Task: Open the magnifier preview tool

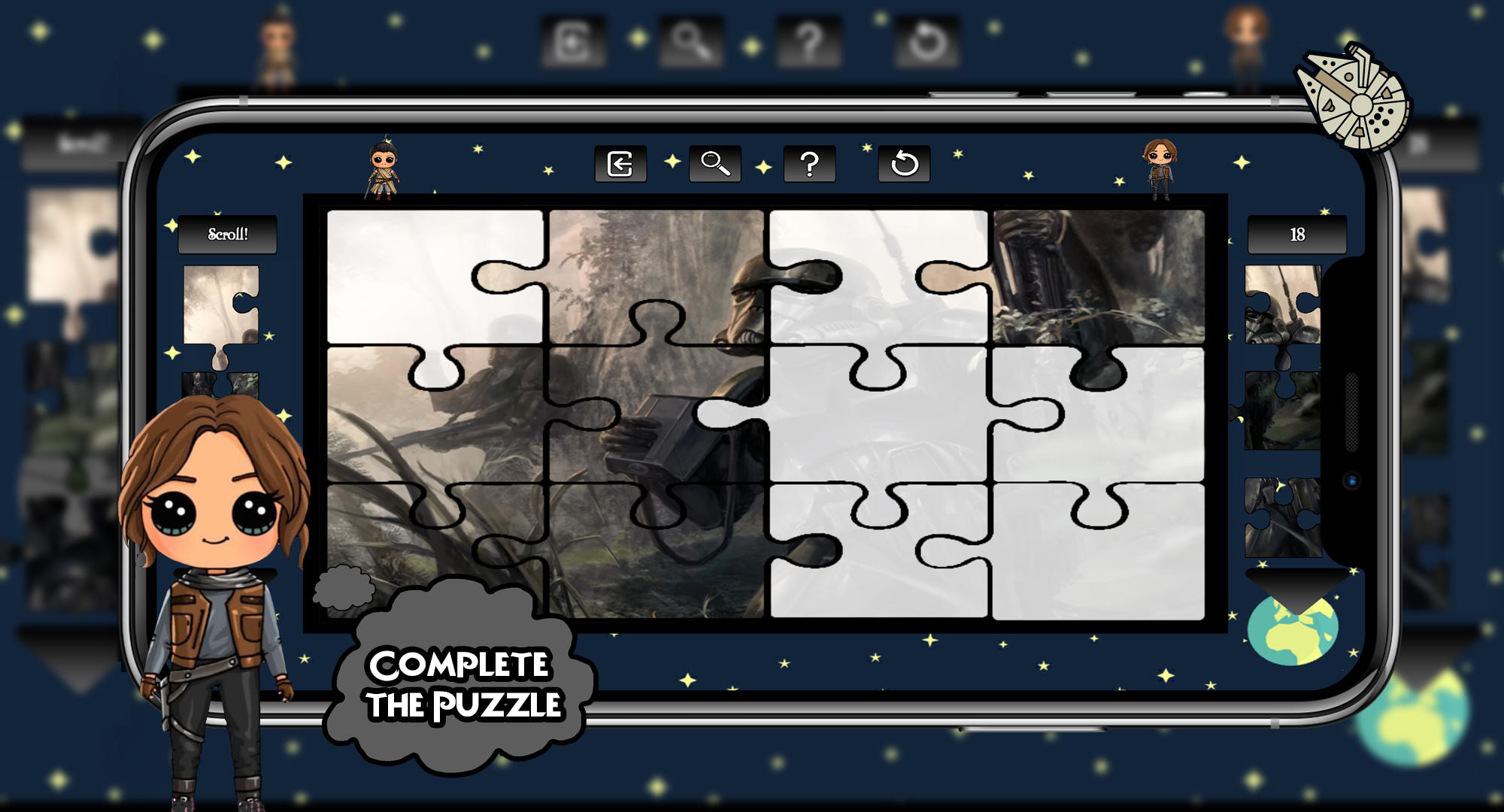Action: click(714, 165)
